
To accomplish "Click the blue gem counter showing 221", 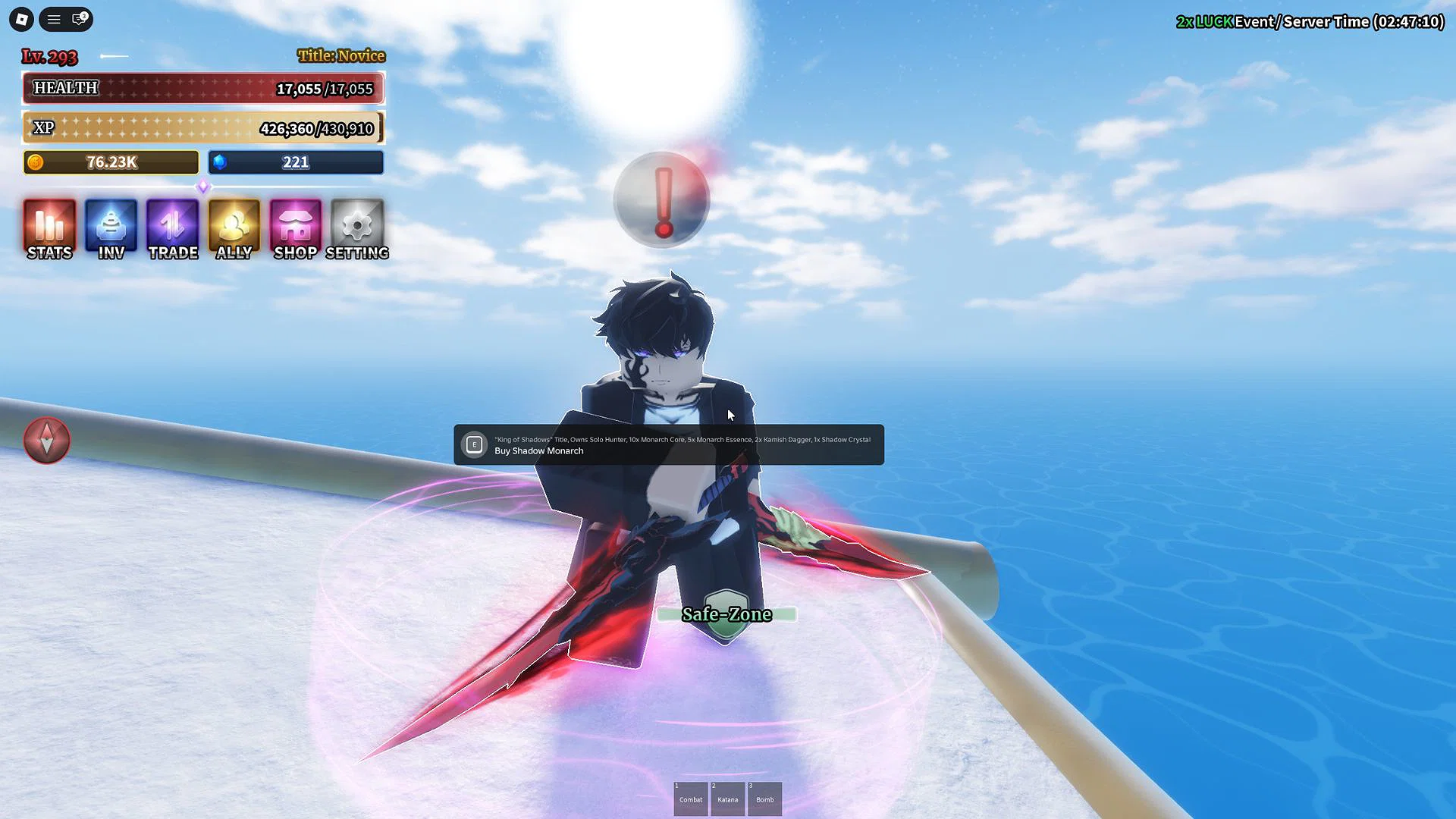I will coord(296,162).
